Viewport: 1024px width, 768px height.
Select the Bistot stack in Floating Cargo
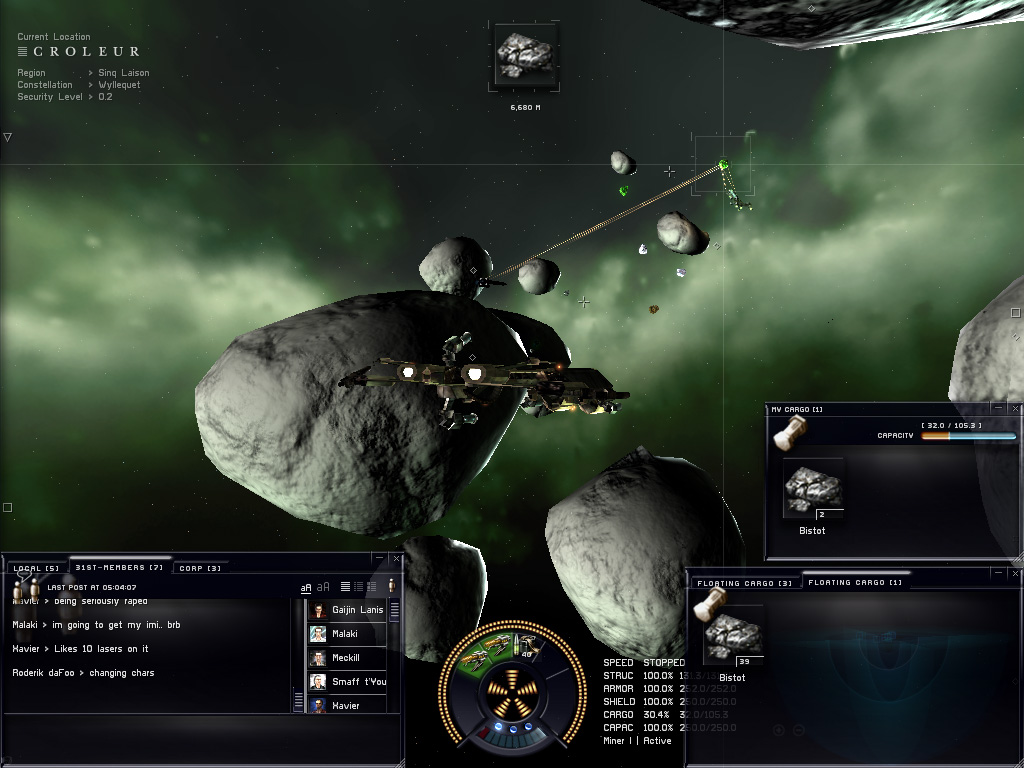point(732,636)
